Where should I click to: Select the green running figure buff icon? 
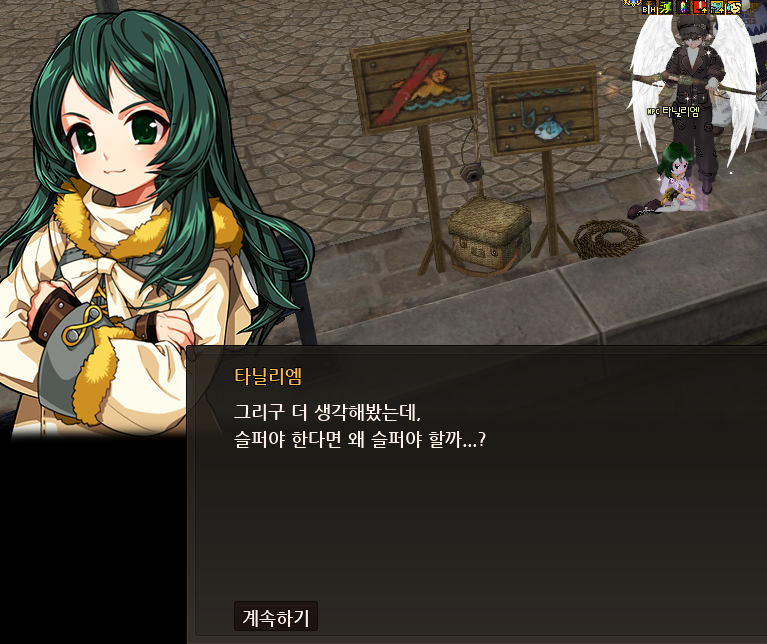point(665,7)
